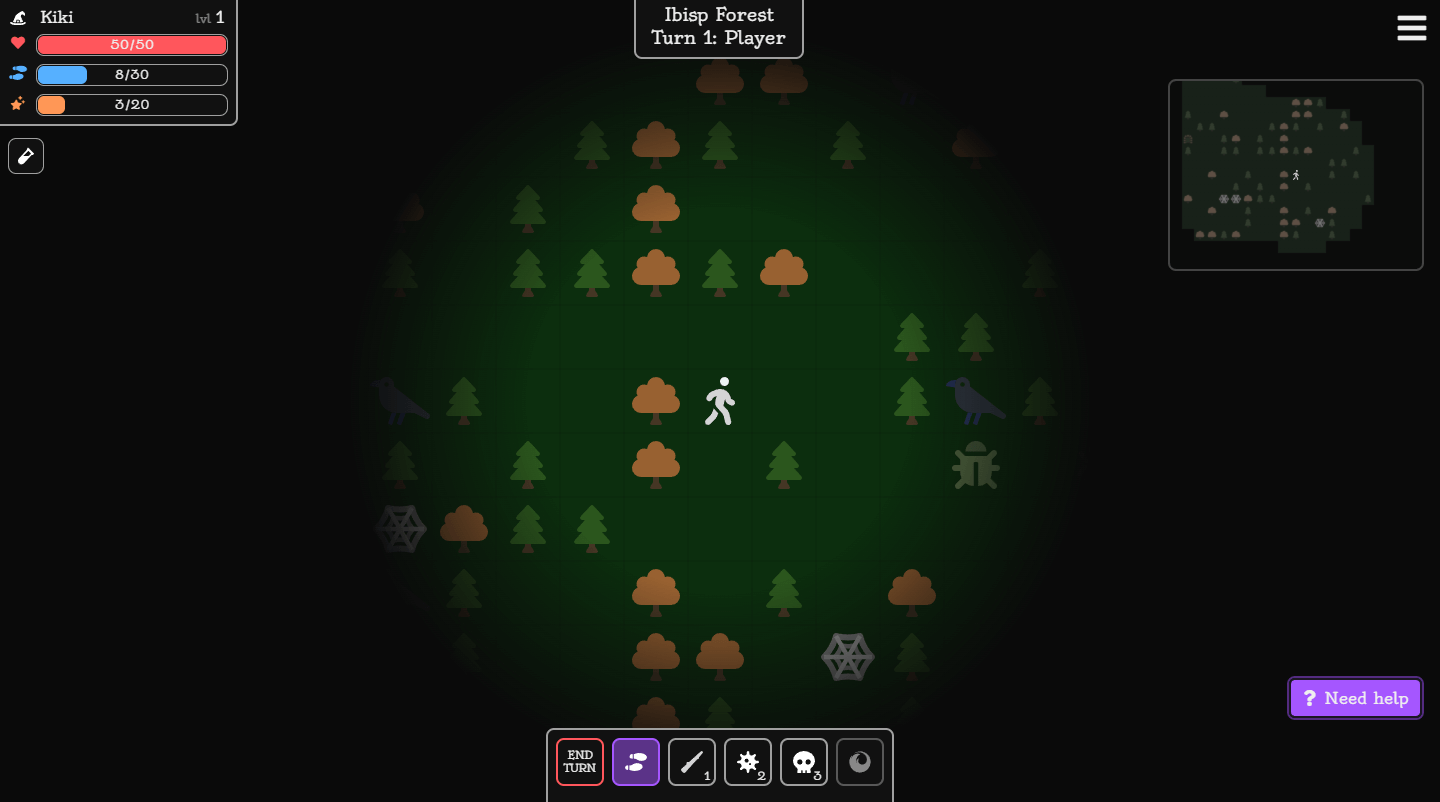Click the Ibisp Forest turn header
This screenshot has width=1440, height=802.
[718, 26]
